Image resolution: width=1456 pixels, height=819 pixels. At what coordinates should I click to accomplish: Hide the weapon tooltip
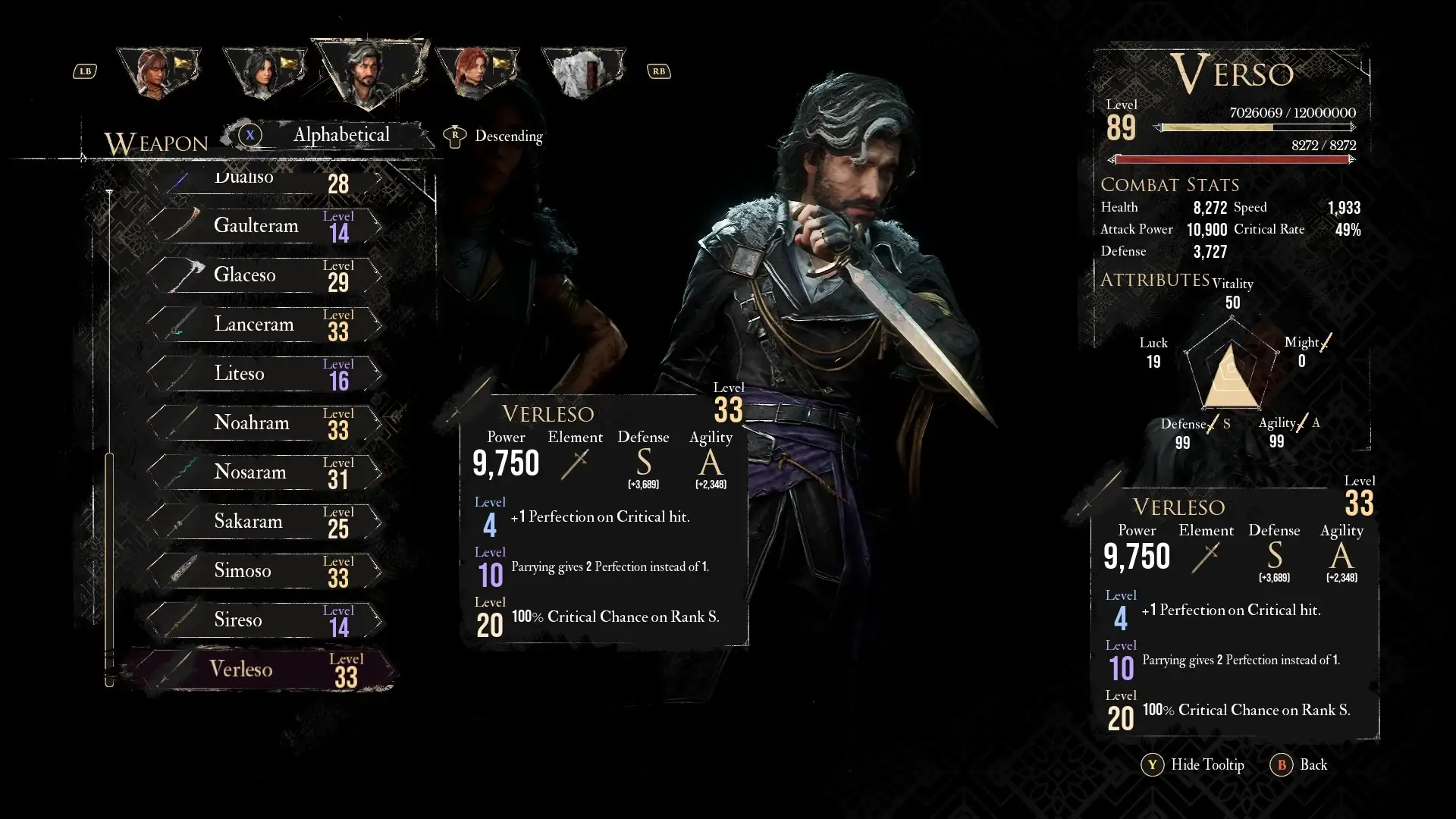pos(1193,765)
